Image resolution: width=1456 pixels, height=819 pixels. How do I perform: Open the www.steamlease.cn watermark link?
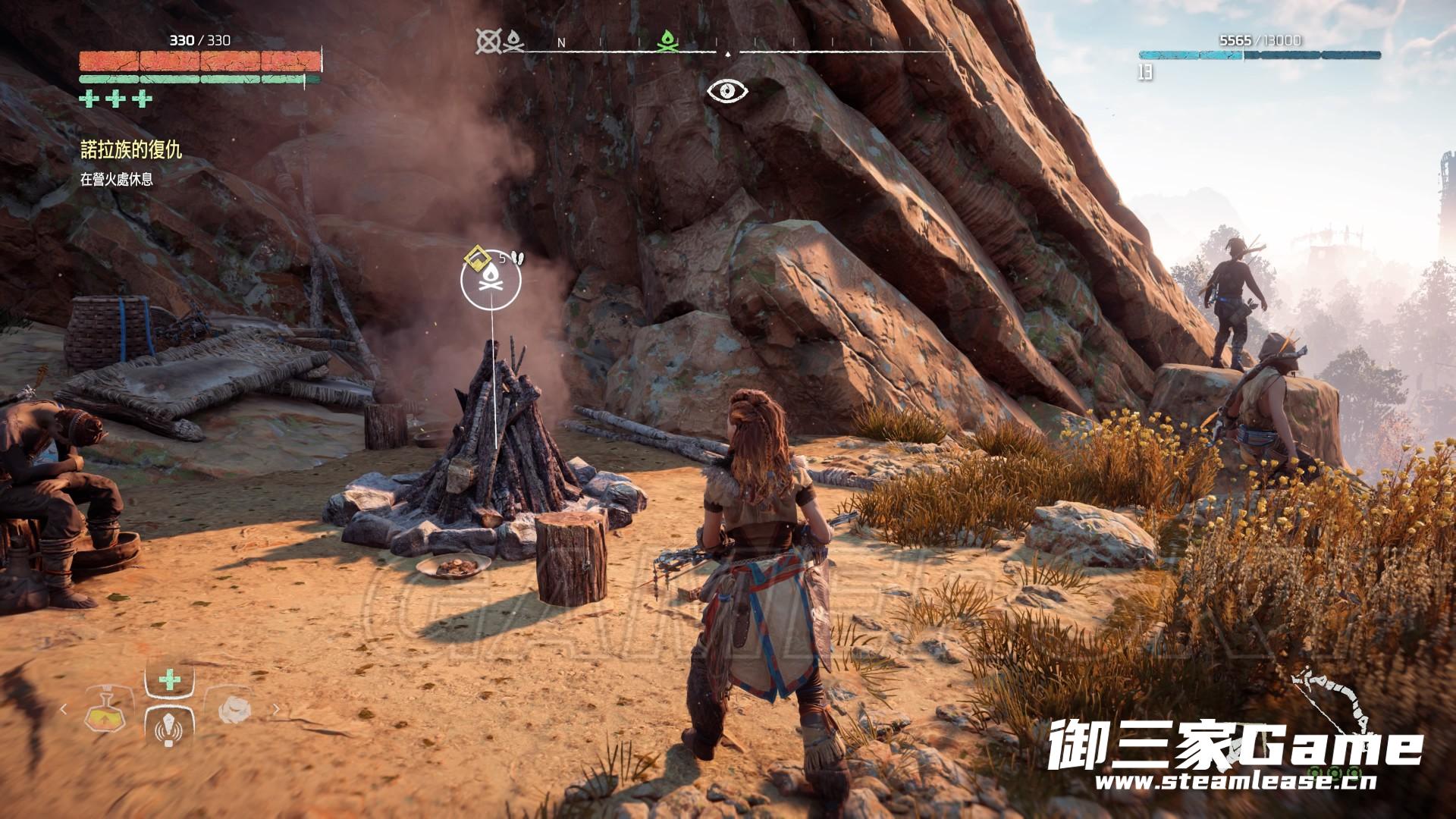click(1235, 781)
